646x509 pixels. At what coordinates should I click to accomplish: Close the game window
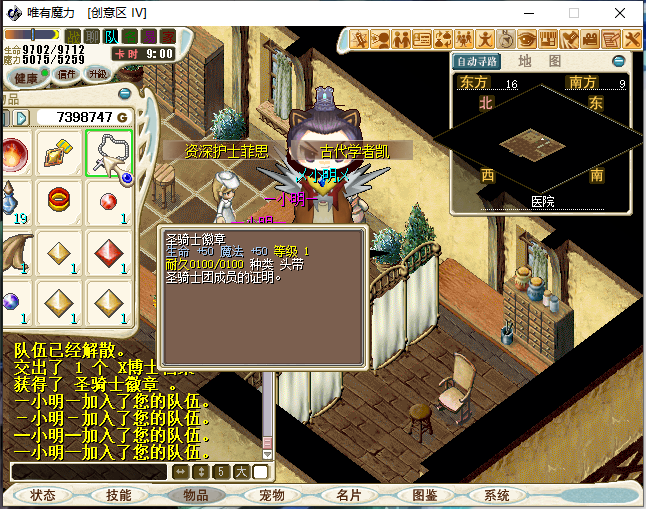tap(622, 13)
